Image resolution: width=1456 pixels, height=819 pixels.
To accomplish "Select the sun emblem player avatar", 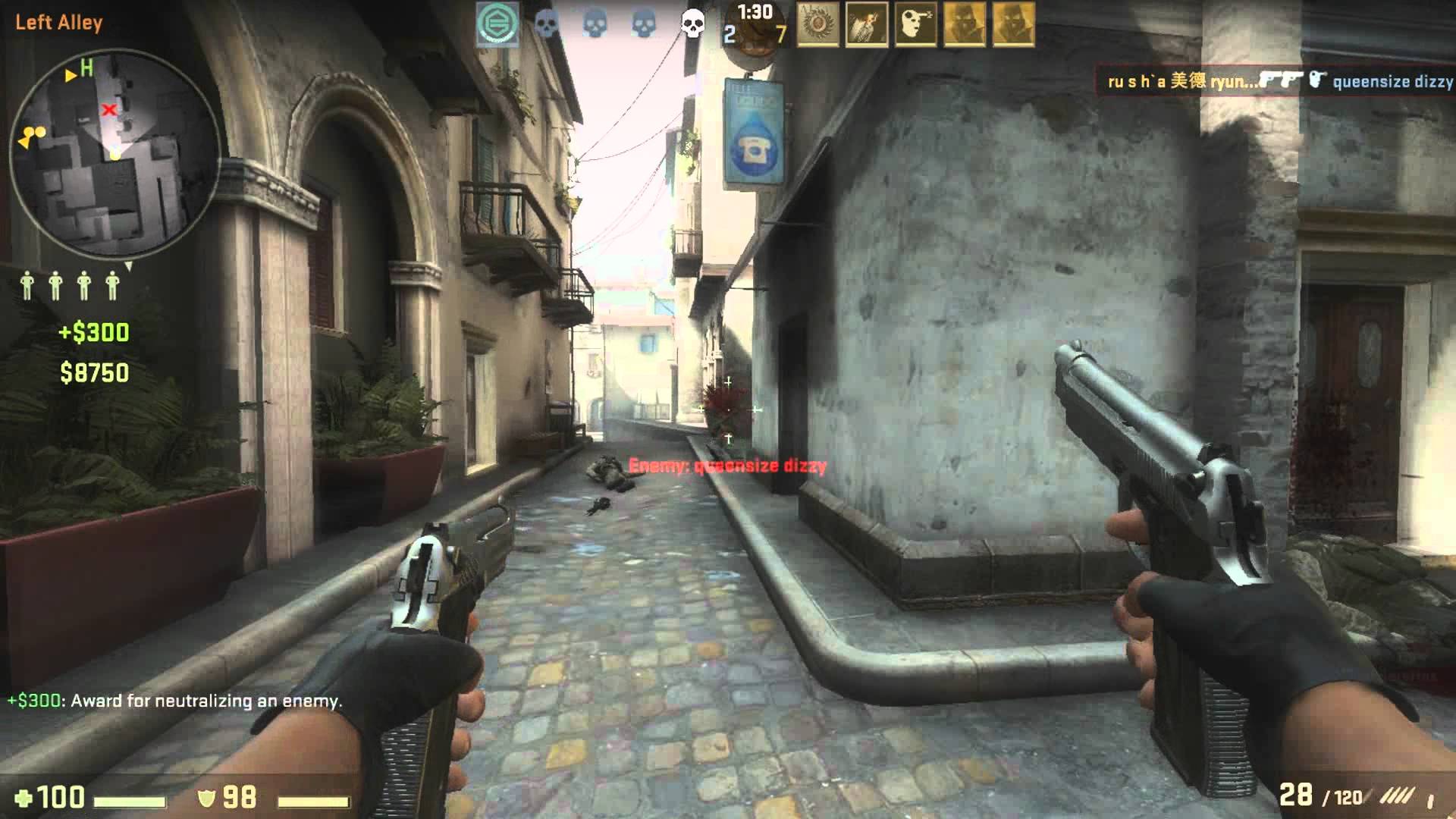I will (x=818, y=24).
